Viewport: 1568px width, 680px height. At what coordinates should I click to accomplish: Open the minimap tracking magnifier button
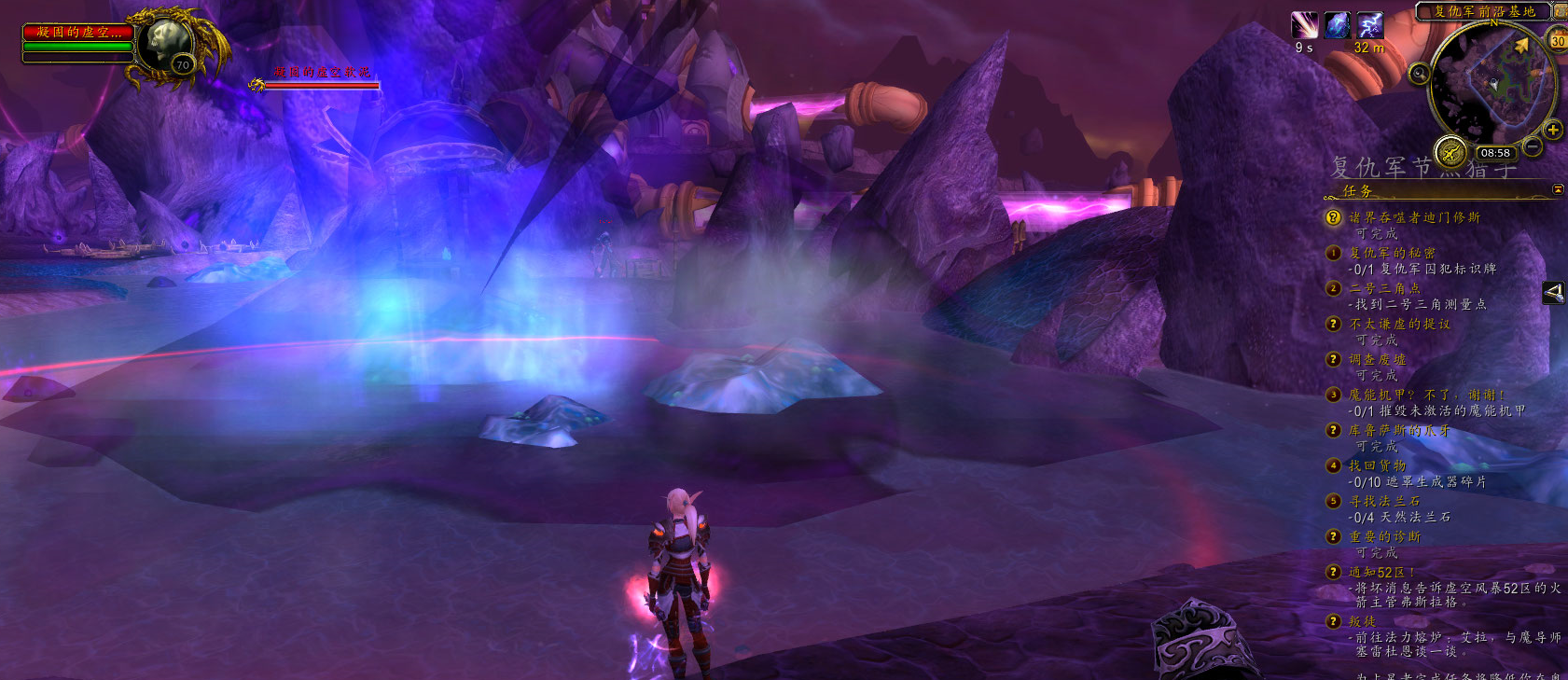point(1419,74)
